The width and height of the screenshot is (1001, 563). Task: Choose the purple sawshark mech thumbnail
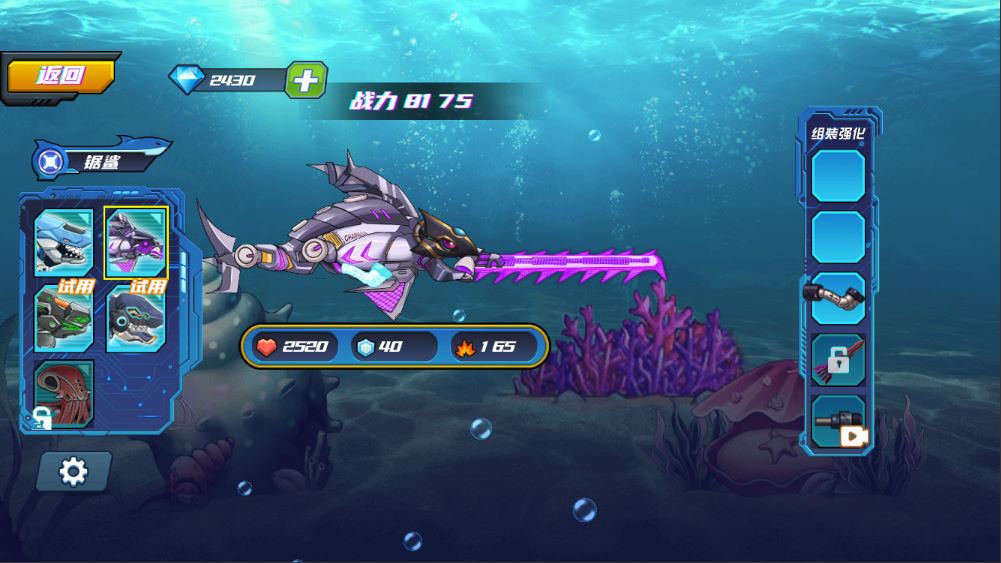click(x=136, y=242)
